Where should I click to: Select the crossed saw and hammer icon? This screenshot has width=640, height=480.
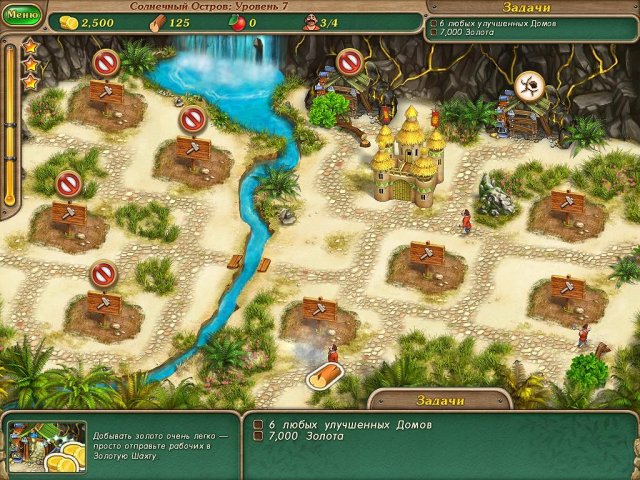click(x=529, y=84)
